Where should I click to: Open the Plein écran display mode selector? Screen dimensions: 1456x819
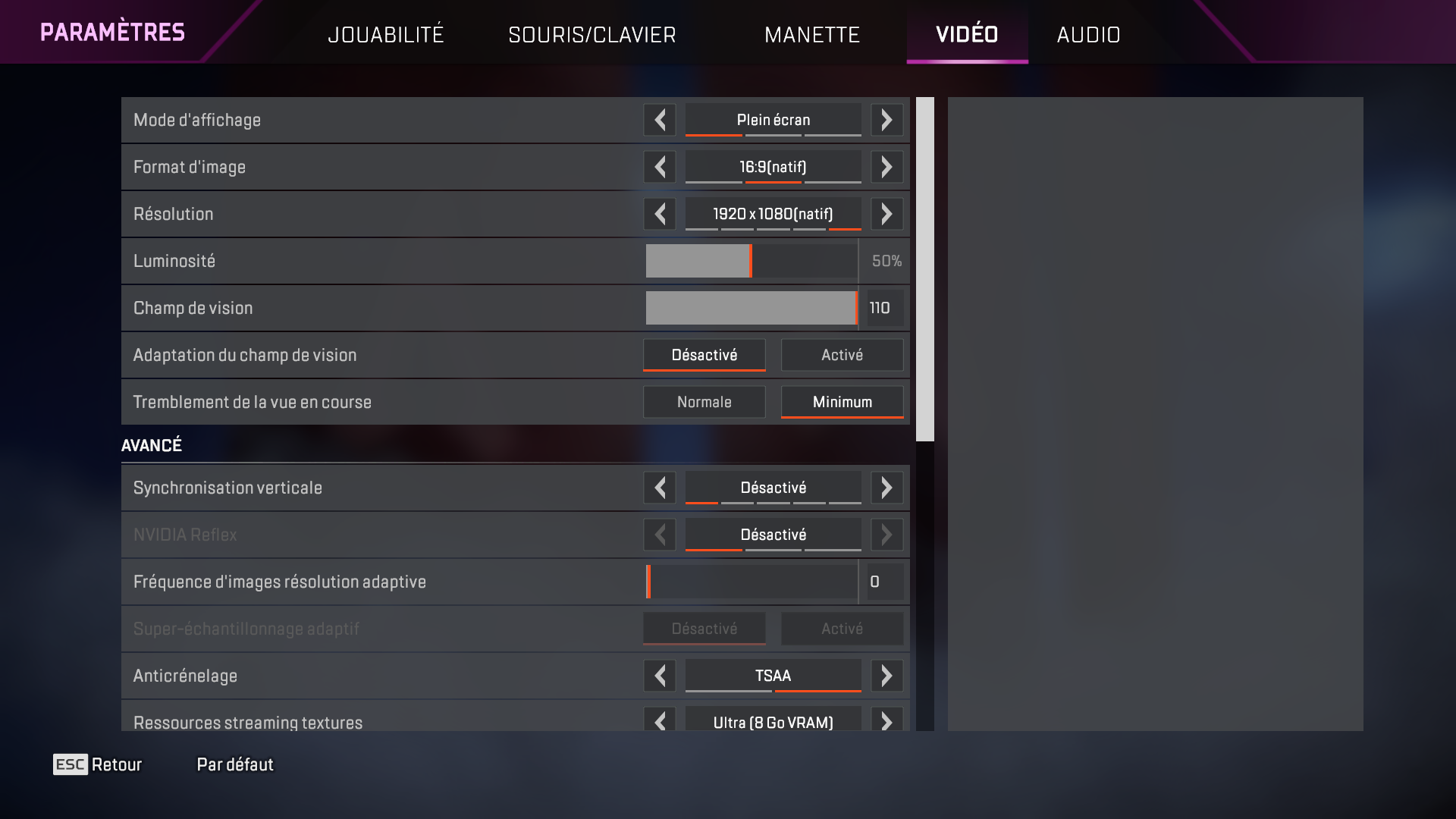click(772, 120)
